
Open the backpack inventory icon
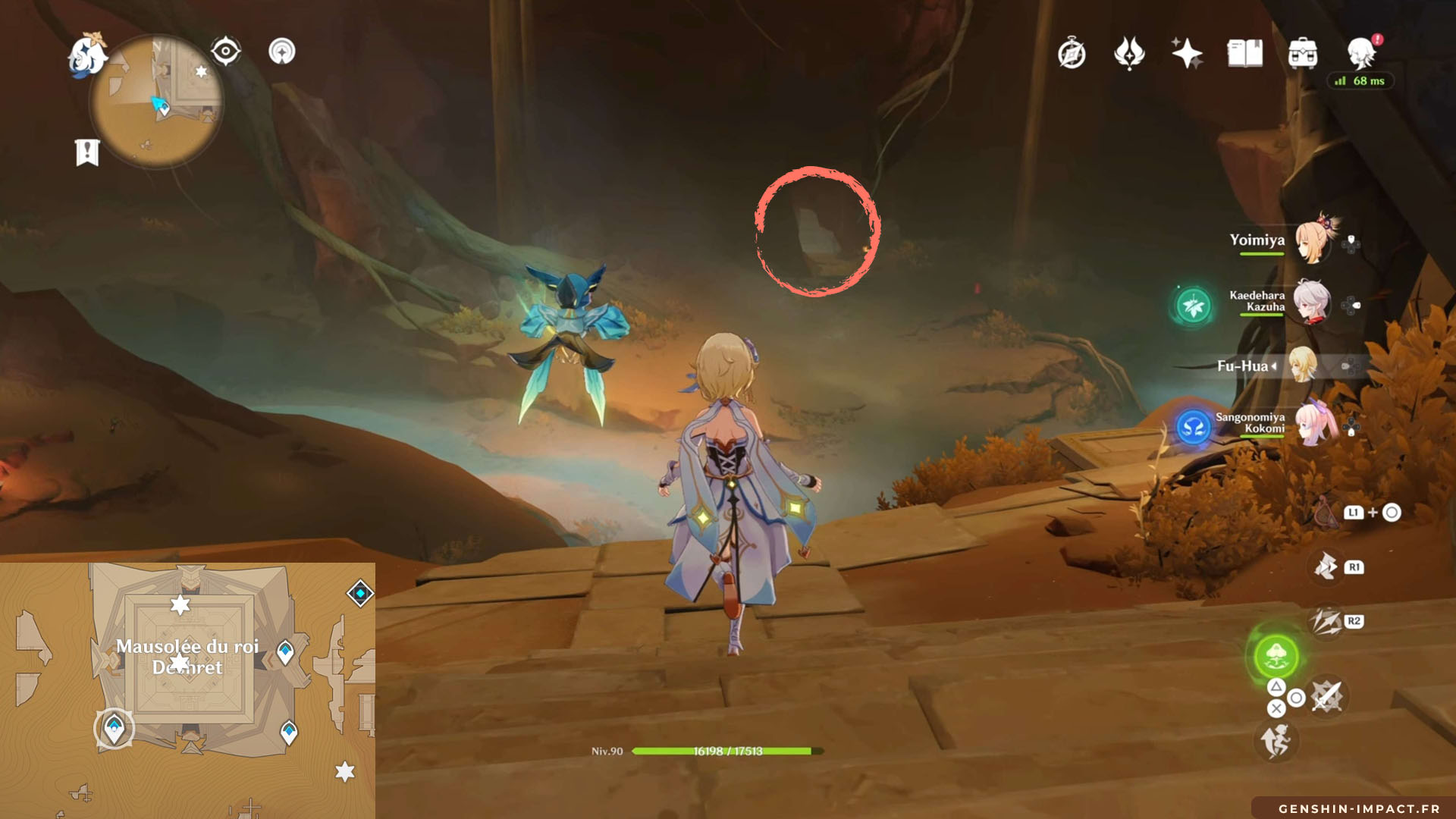[x=1302, y=54]
